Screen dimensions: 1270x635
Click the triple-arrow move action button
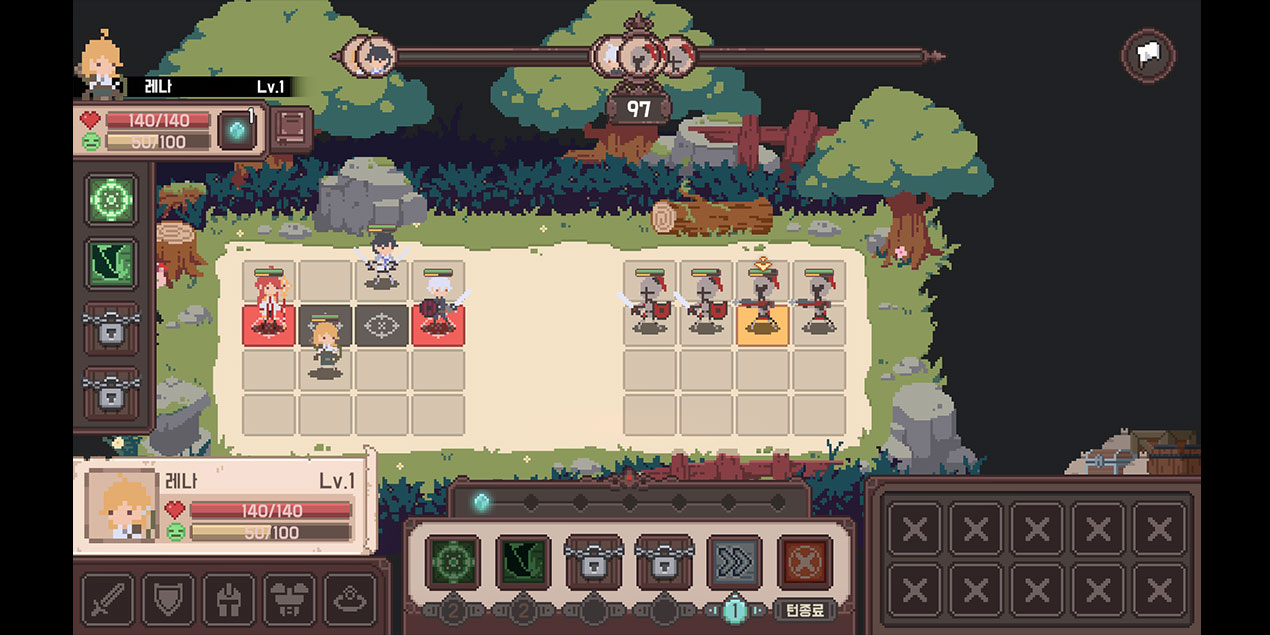pyautogui.click(x=734, y=562)
